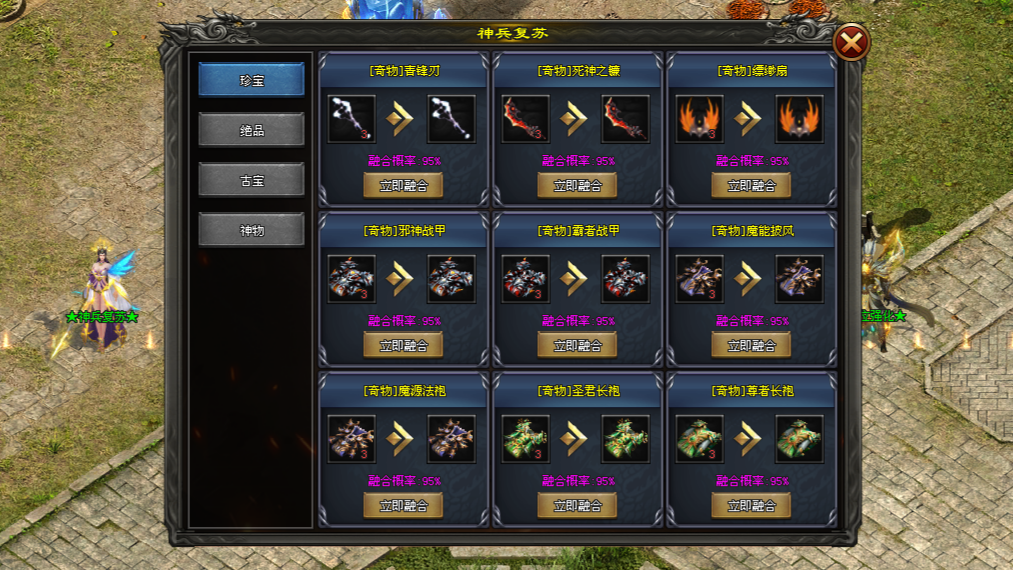Start fusion for 尊者长袍

(x=751, y=505)
